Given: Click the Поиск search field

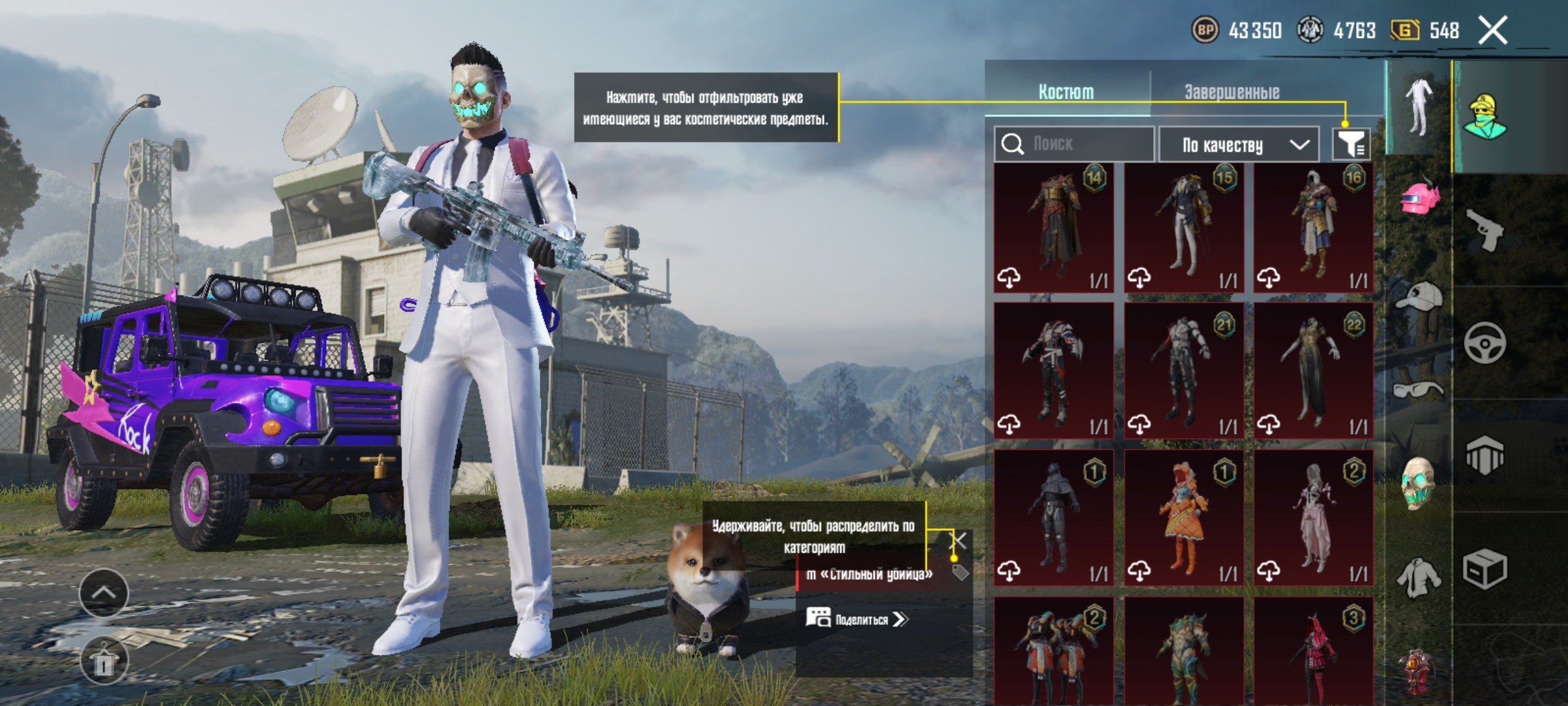Looking at the screenshot, I should [x=1075, y=144].
